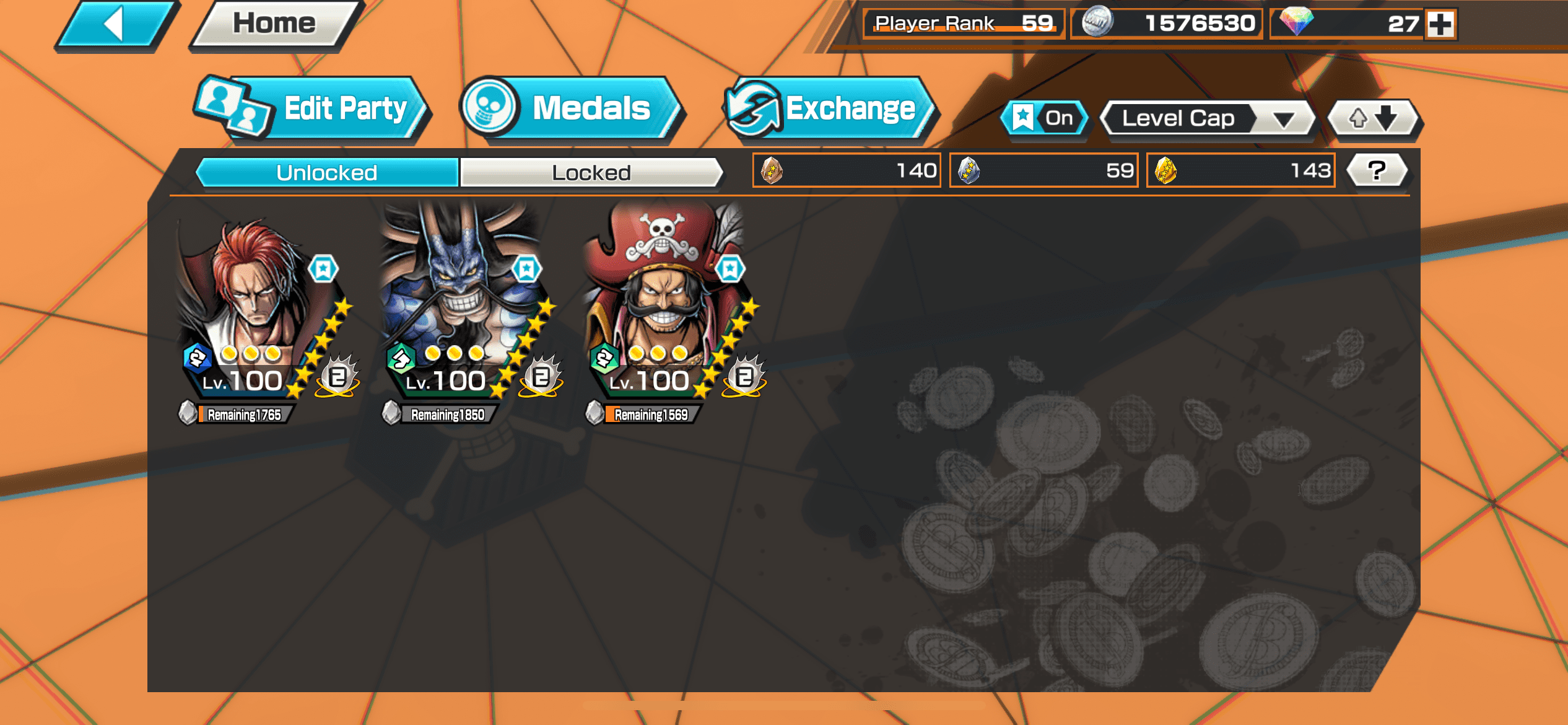The height and width of the screenshot is (725, 1568).
Task: Return to the Home screen
Action: point(274,25)
